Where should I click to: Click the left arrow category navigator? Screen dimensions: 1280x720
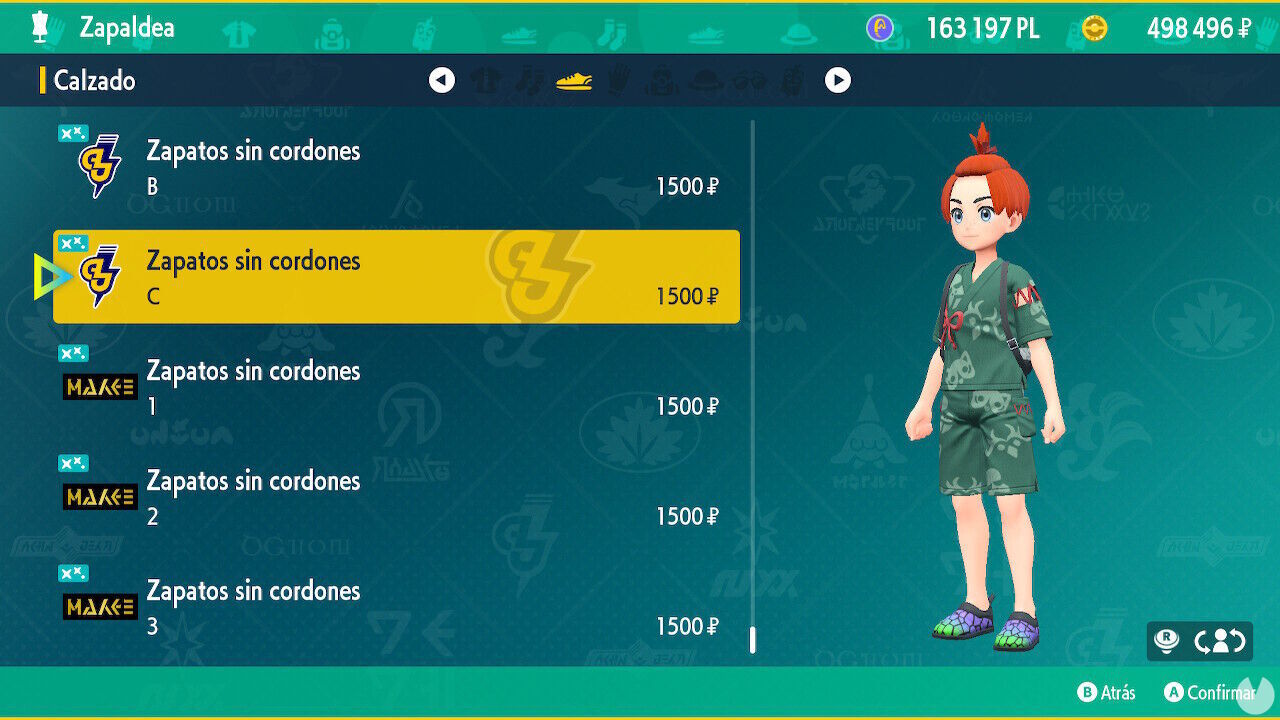[x=441, y=80]
